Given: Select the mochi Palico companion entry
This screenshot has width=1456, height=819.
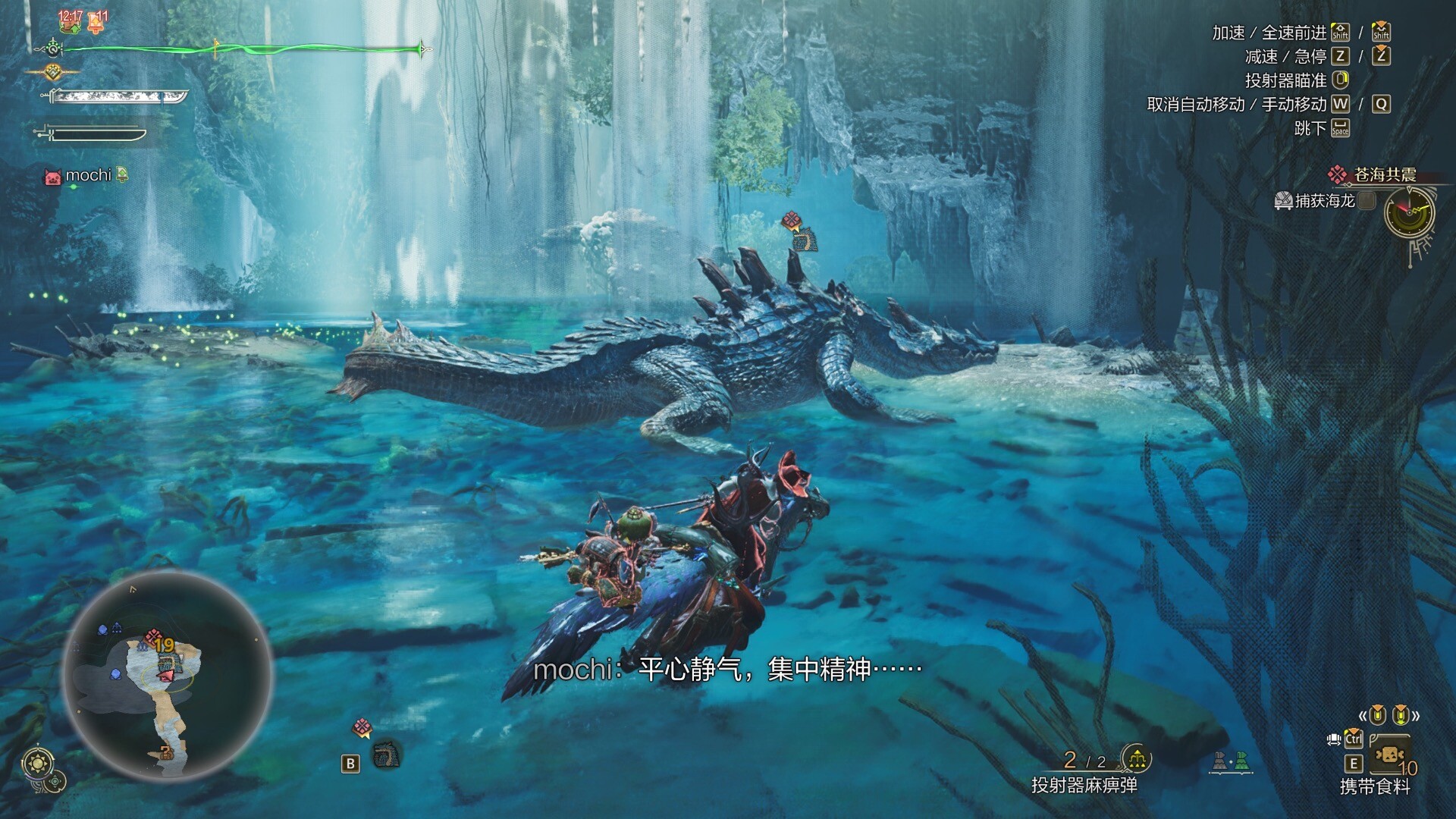Looking at the screenshot, I should (x=87, y=176).
